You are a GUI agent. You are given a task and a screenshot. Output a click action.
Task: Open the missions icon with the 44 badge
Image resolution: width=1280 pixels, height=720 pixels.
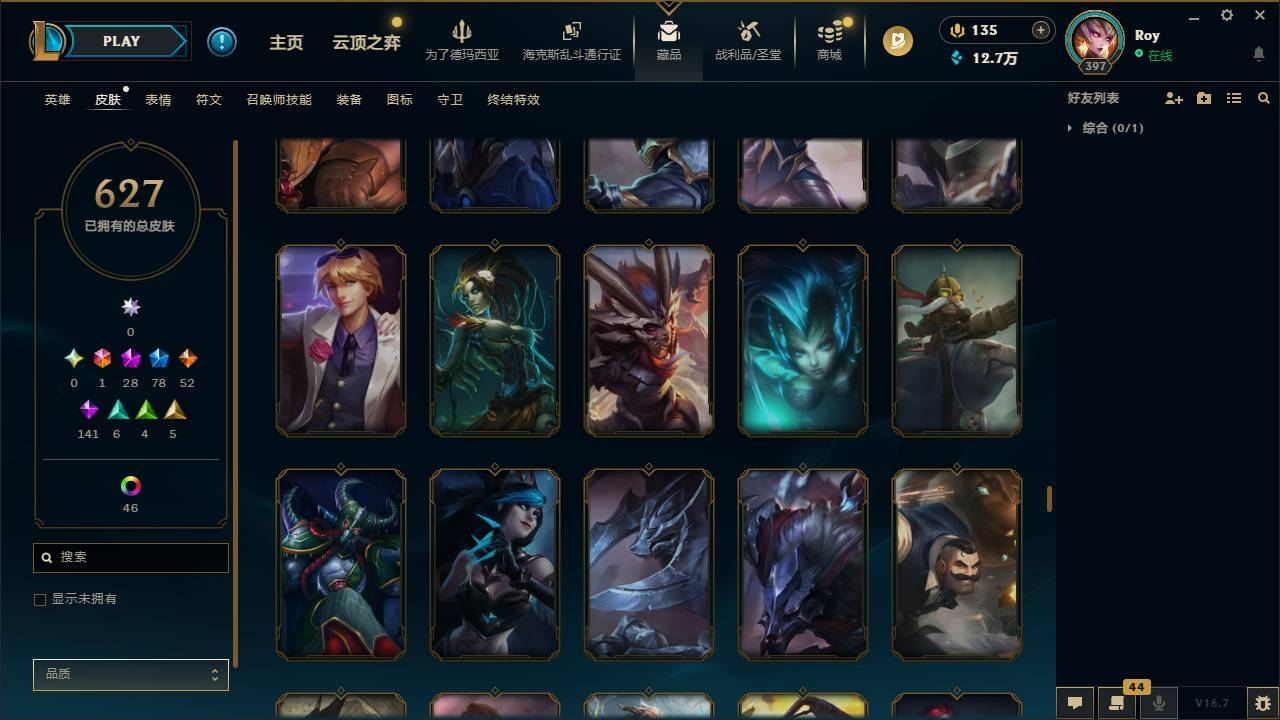coord(1117,703)
